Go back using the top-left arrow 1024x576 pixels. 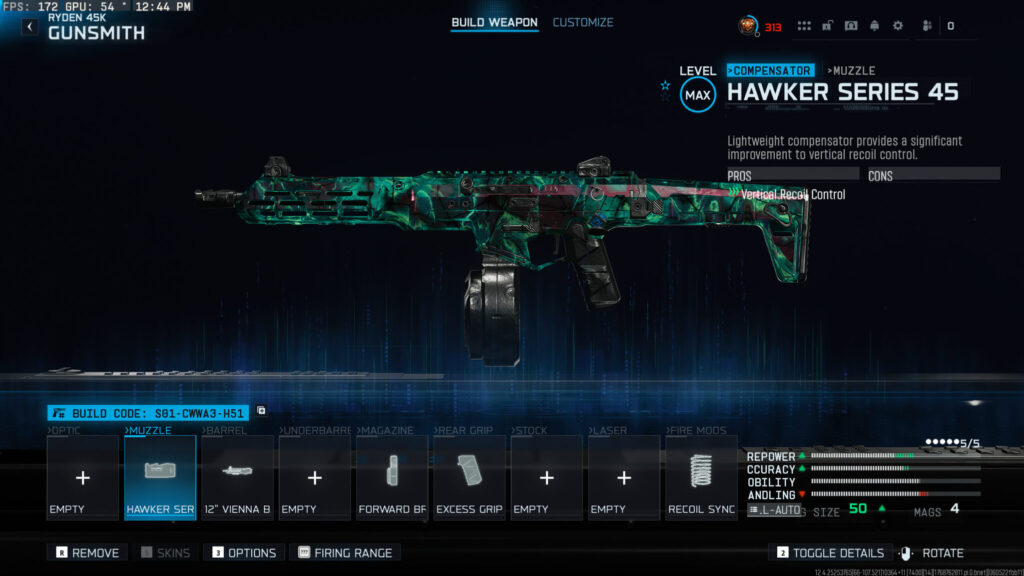pyautogui.click(x=30, y=27)
